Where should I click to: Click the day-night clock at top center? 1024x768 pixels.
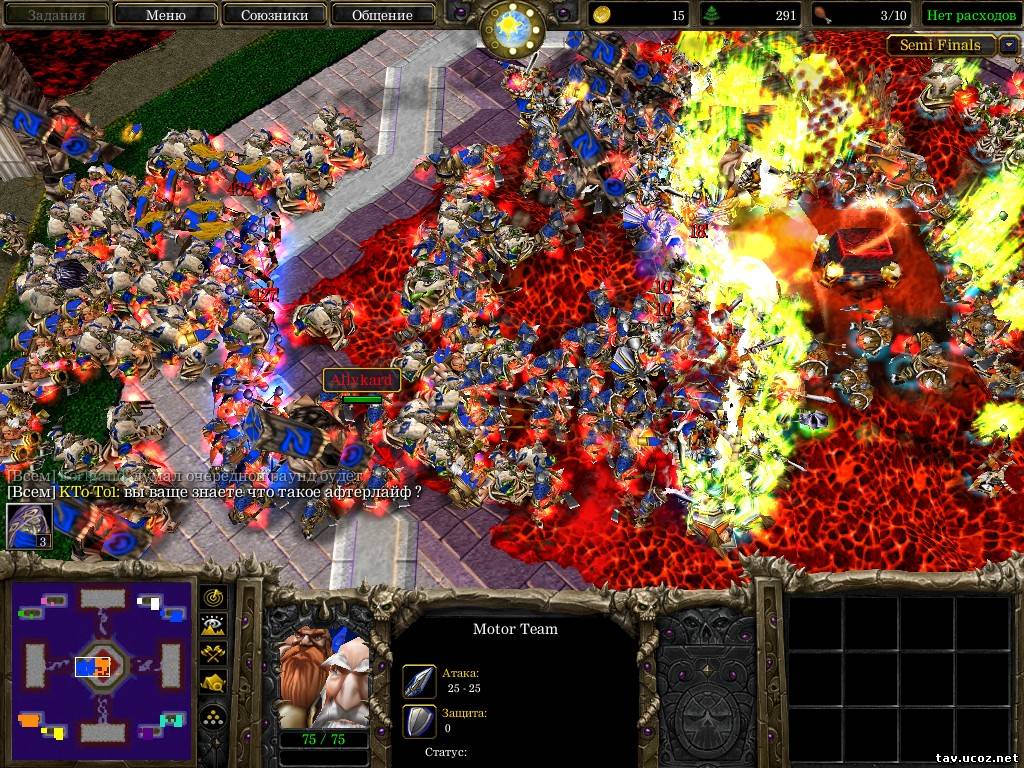pos(511,26)
